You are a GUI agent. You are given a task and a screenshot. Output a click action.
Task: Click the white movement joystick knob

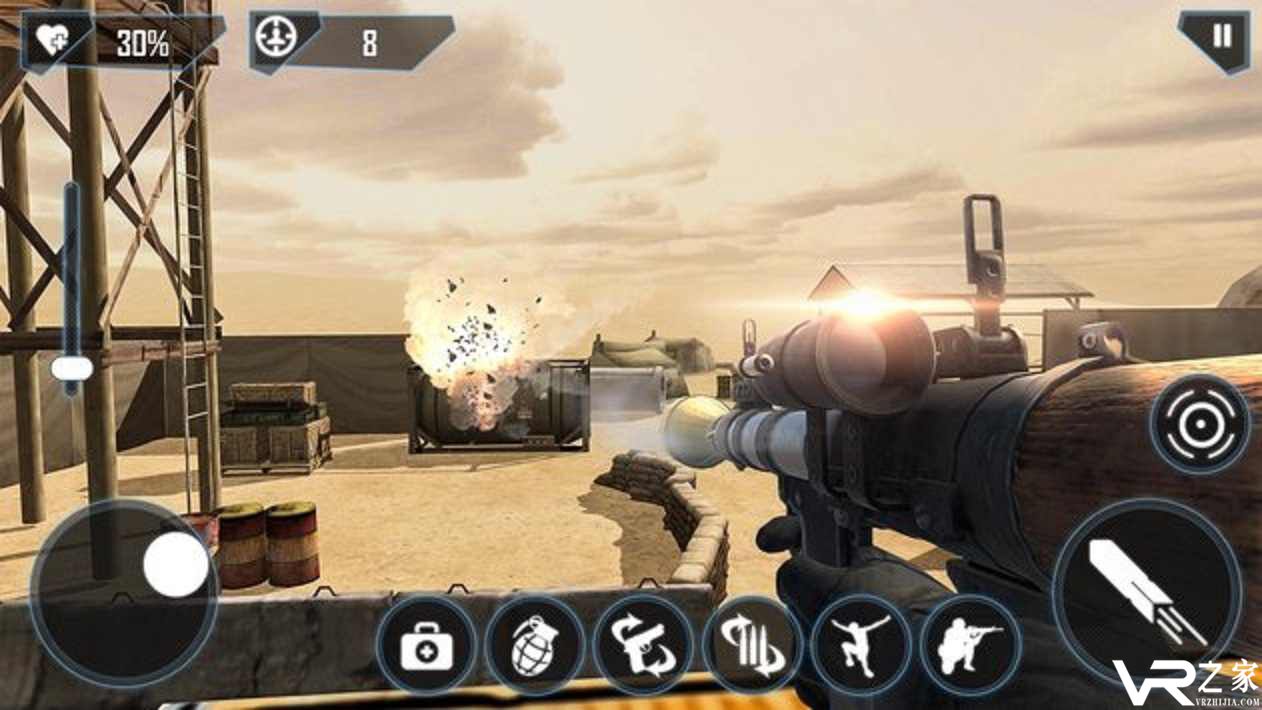176,565
